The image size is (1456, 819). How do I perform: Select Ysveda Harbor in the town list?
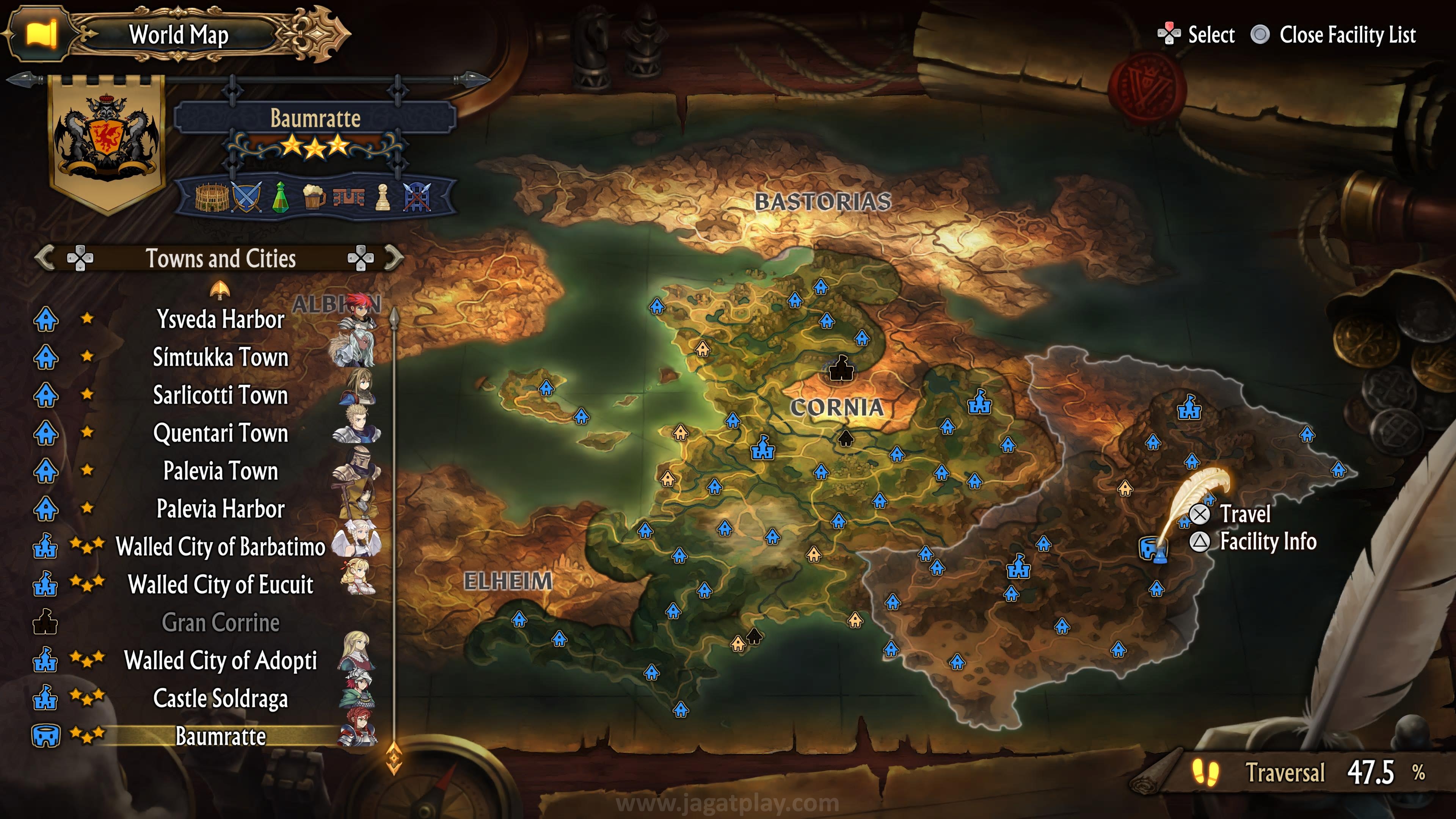[x=220, y=319]
